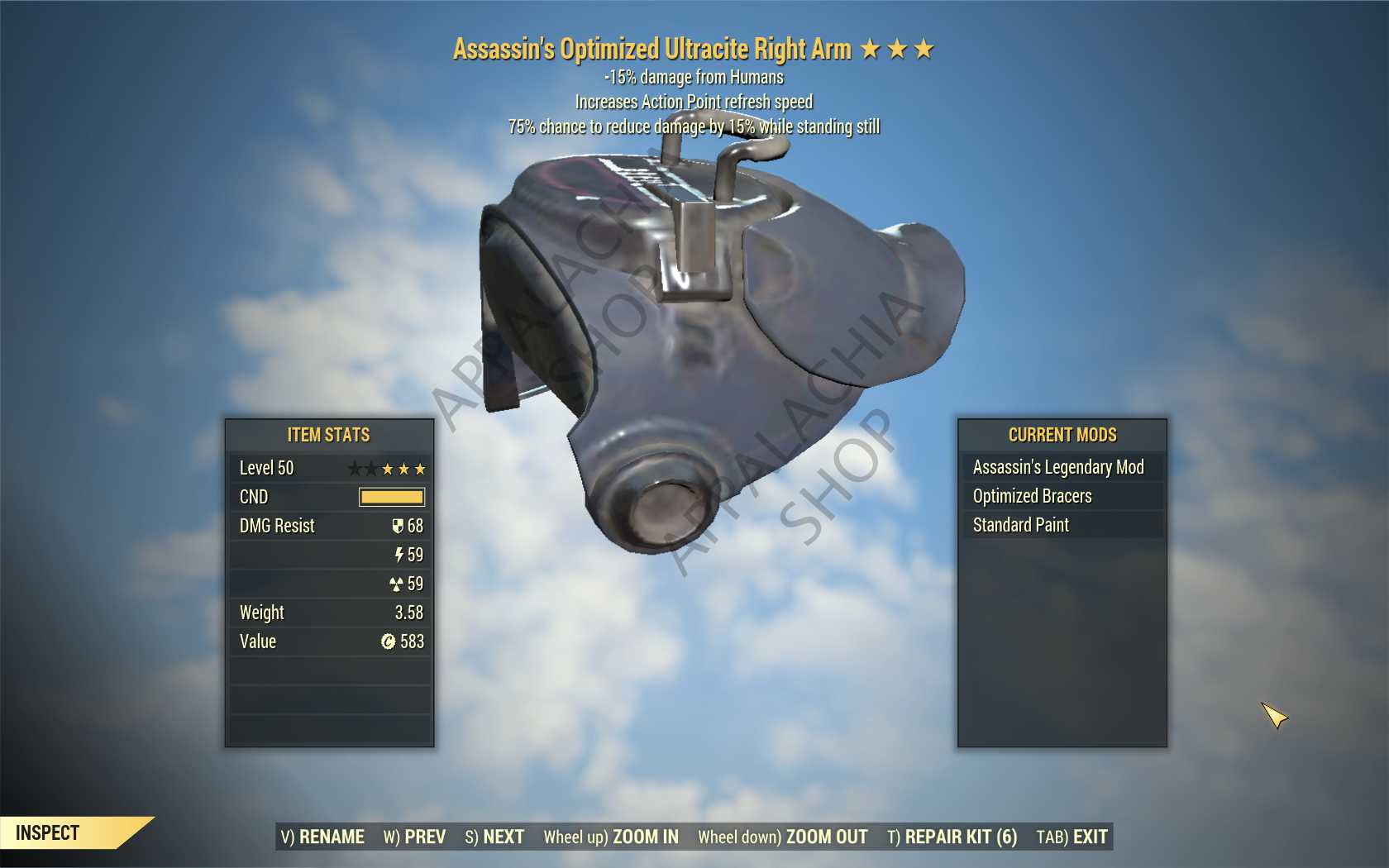This screenshot has height=868, width=1389.
Task: Select the Standard Paint mod entry
Action: 1062,525
